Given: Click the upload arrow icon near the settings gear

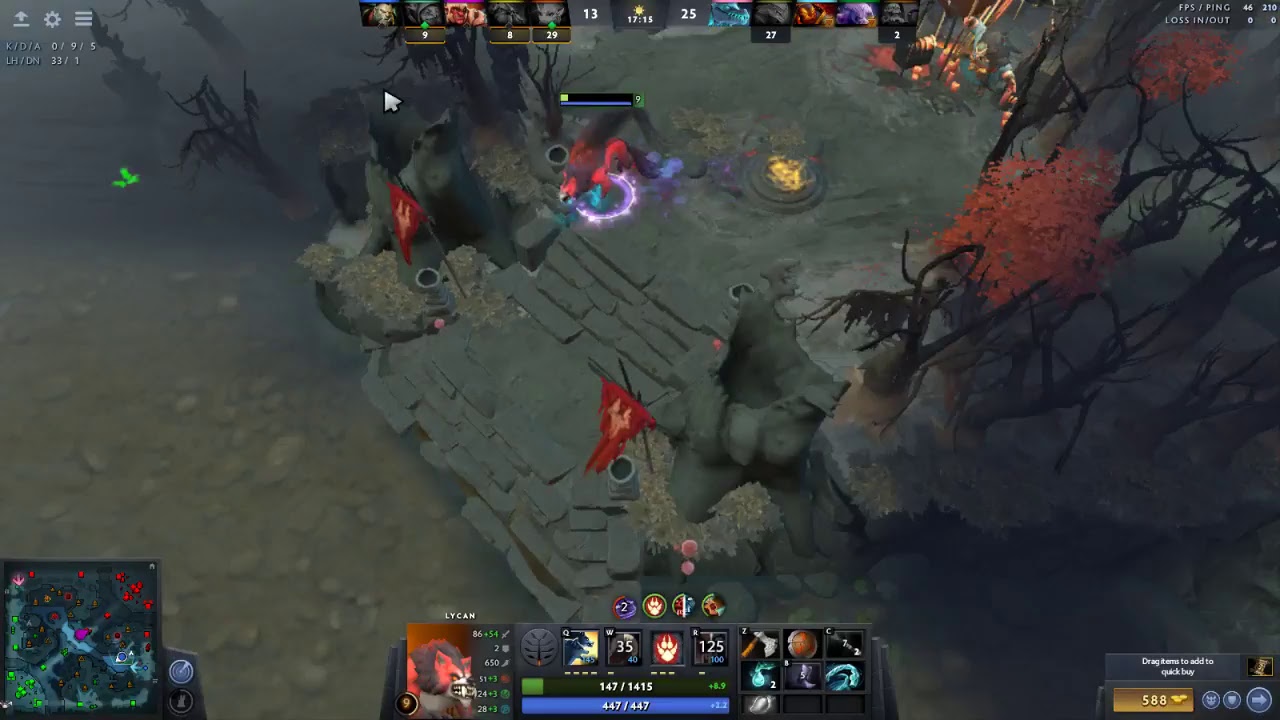Looking at the screenshot, I should tap(21, 19).
